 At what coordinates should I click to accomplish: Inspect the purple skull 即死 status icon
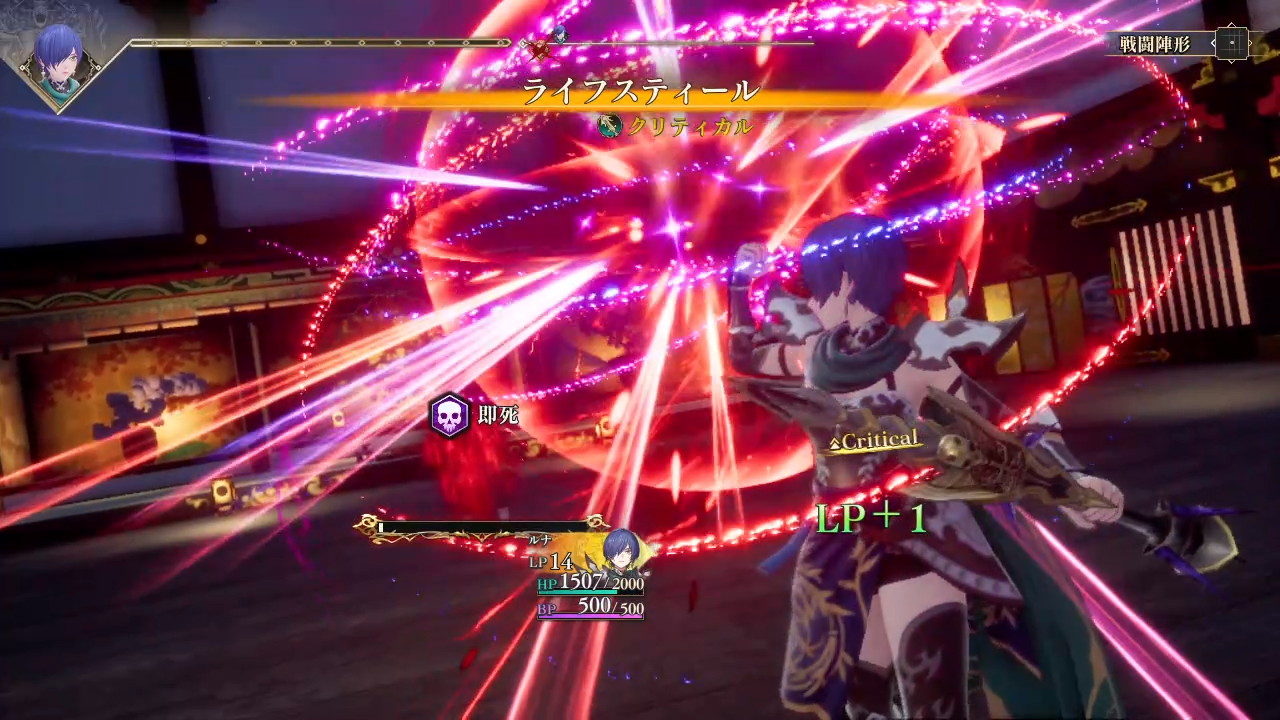450,415
